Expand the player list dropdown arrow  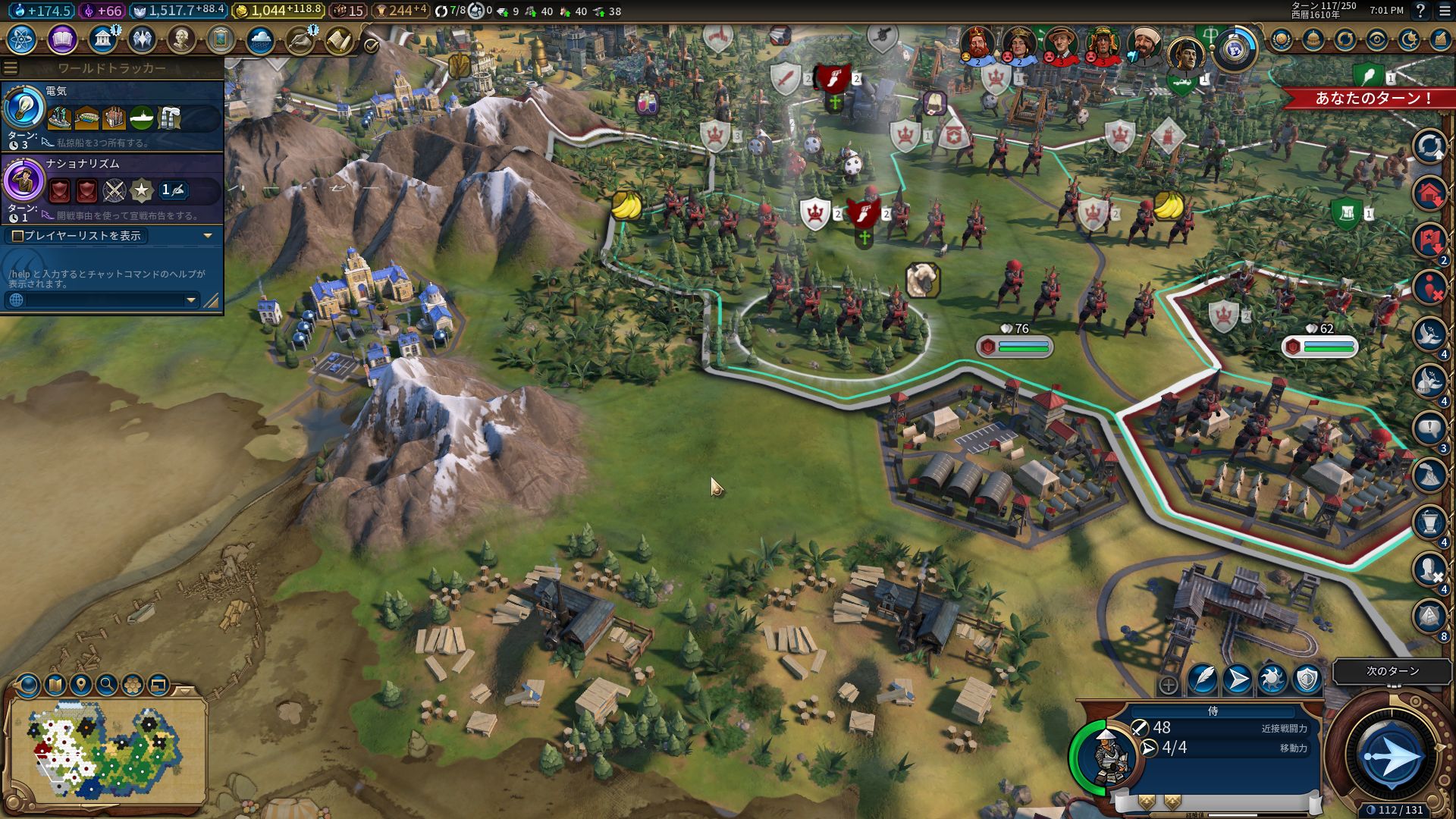tap(208, 236)
